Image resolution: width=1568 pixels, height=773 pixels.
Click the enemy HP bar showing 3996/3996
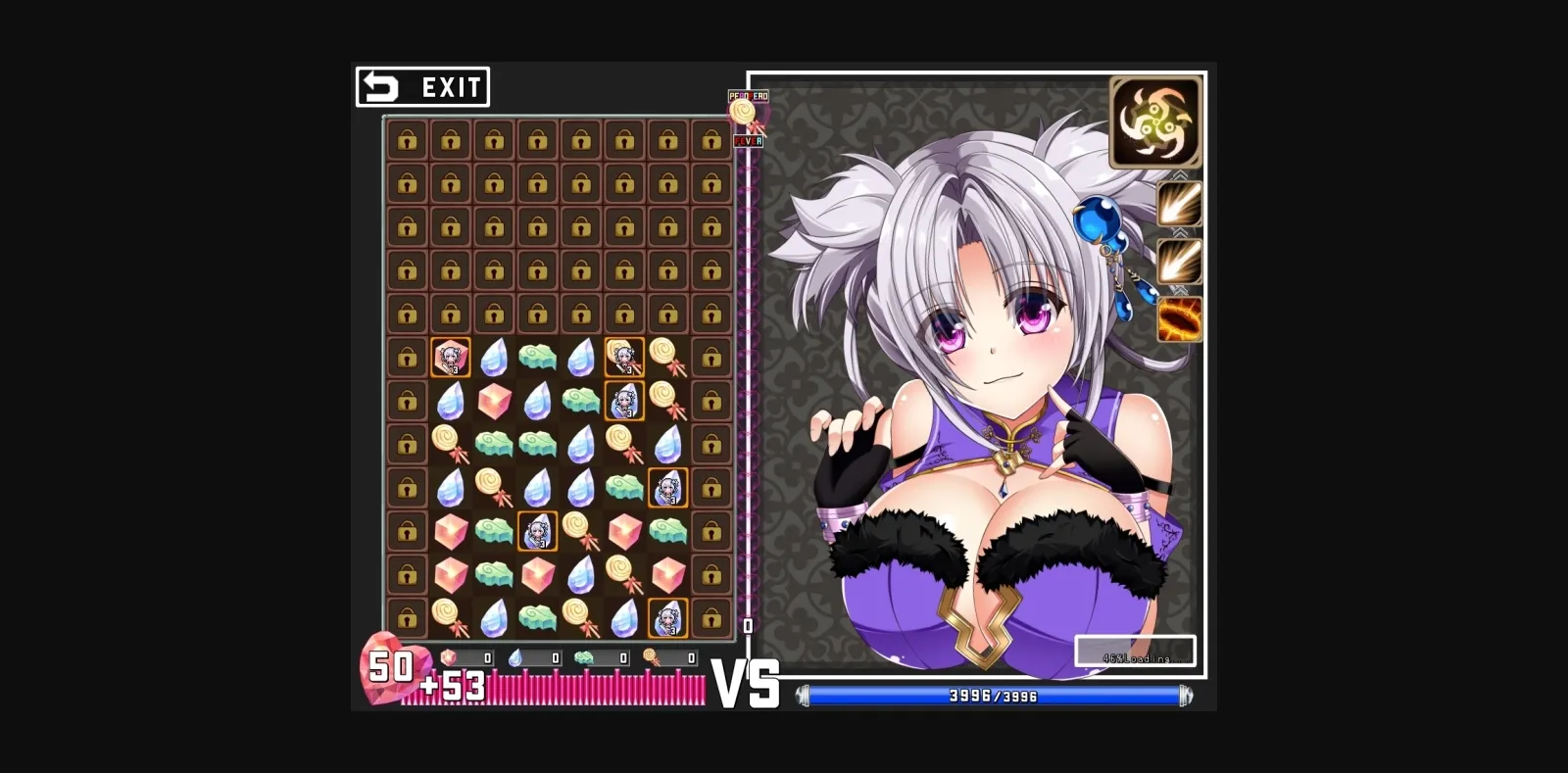[995, 696]
